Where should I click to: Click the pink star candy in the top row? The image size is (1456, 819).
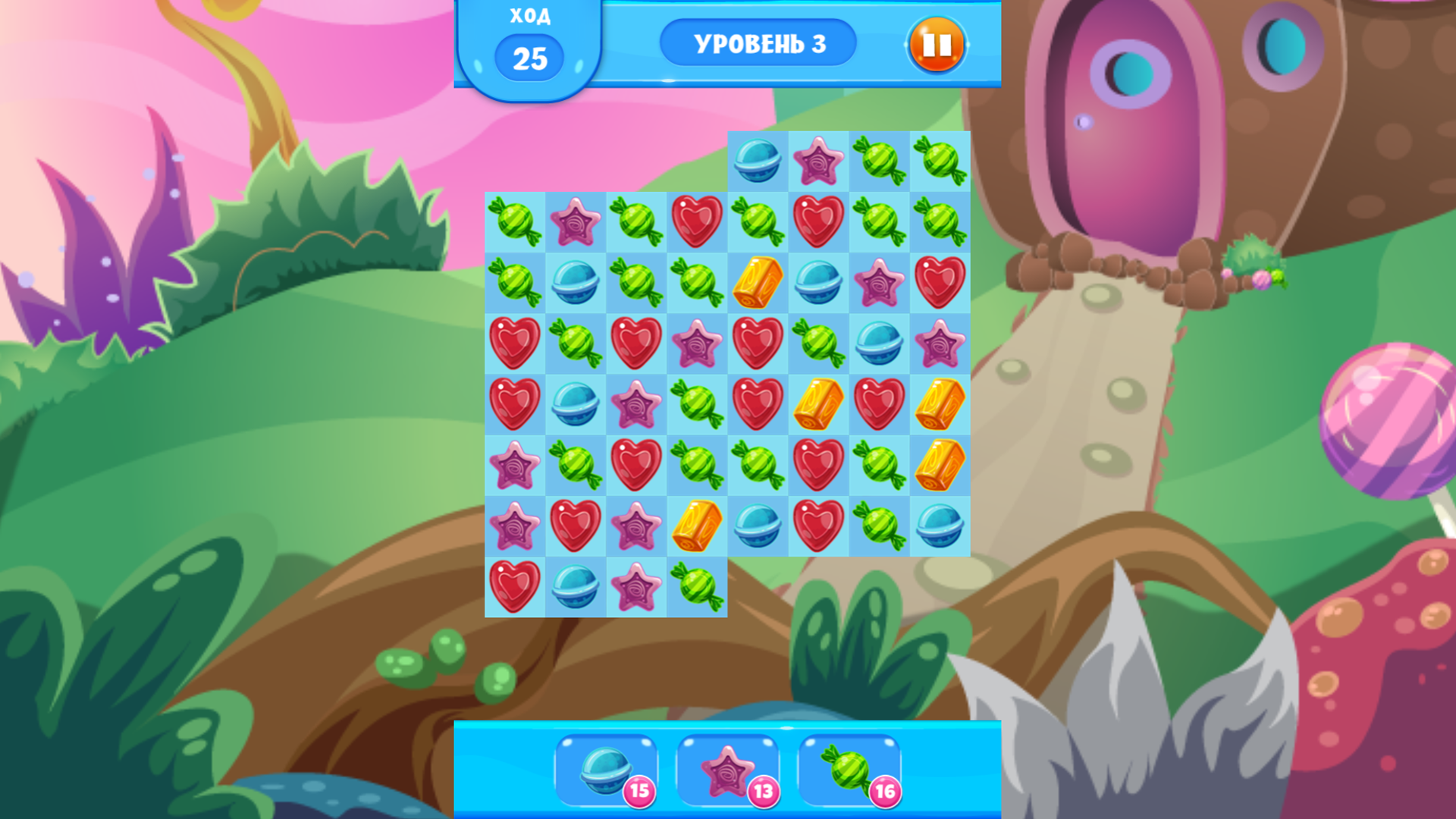817,163
